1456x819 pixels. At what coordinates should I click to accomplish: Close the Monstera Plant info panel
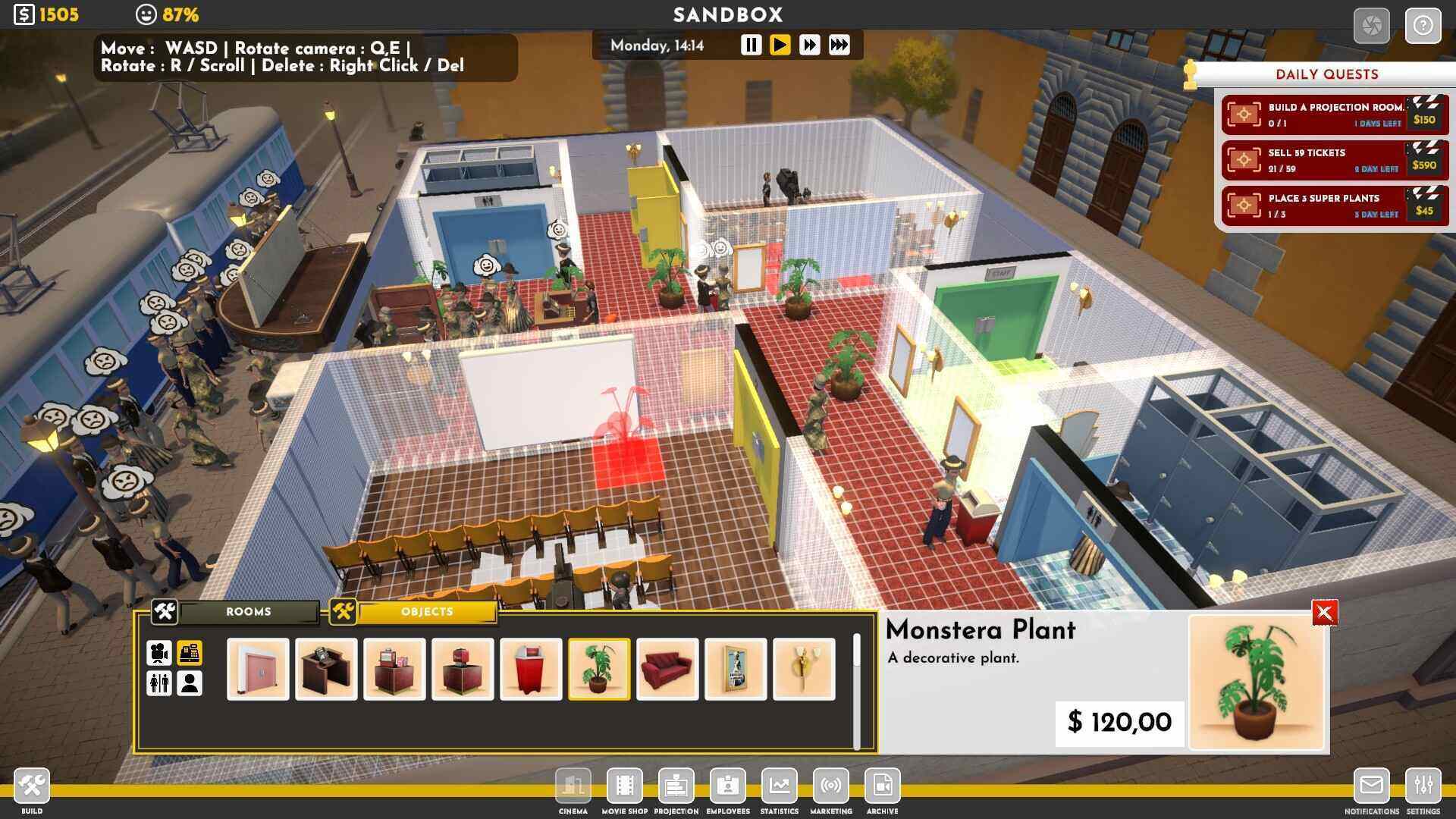click(1324, 613)
